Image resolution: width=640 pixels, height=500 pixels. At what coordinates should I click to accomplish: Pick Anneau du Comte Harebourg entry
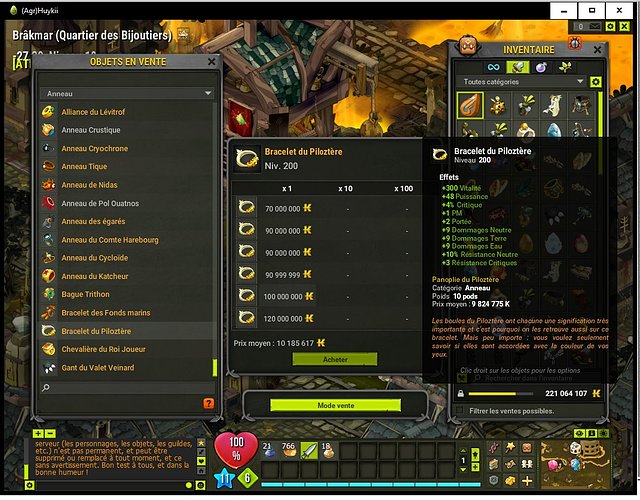(x=109, y=240)
